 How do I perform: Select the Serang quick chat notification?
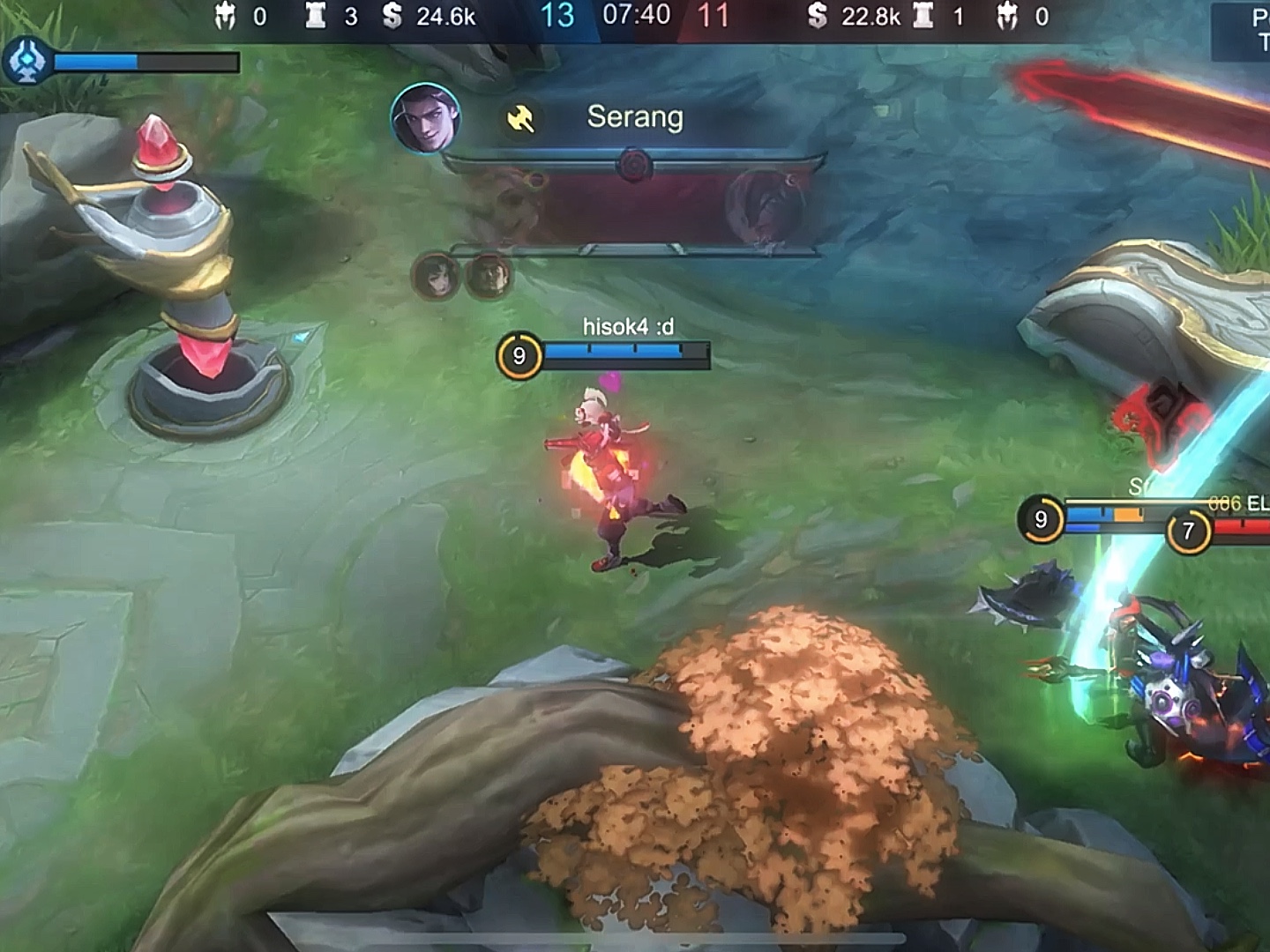(x=635, y=117)
